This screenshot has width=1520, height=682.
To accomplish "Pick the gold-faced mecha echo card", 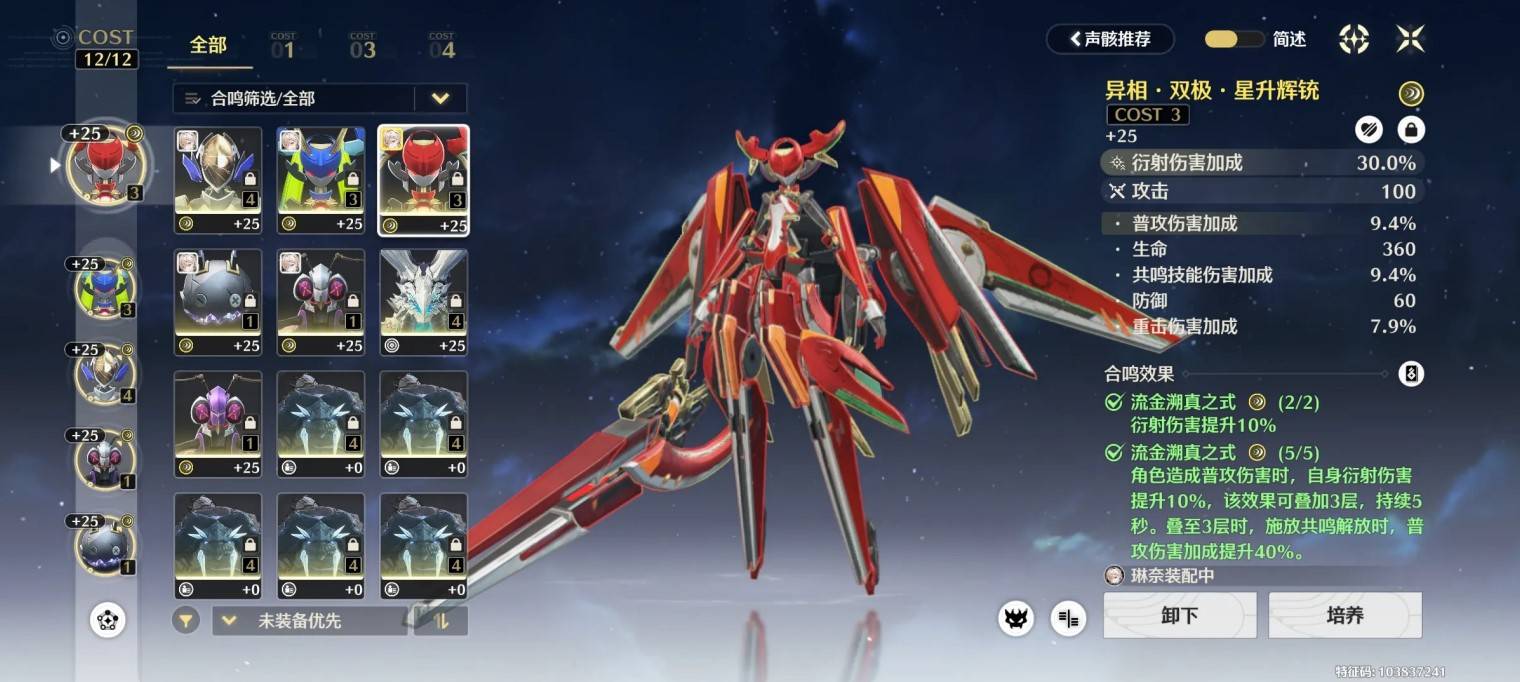I will tap(218, 180).
